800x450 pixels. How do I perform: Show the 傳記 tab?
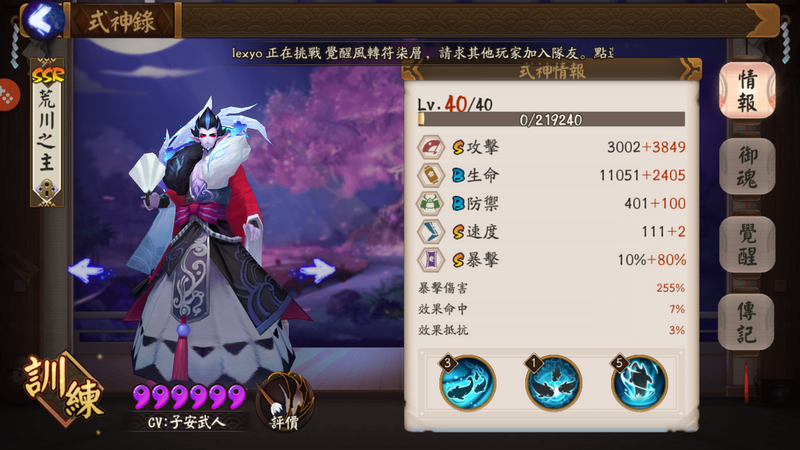click(746, 322)
